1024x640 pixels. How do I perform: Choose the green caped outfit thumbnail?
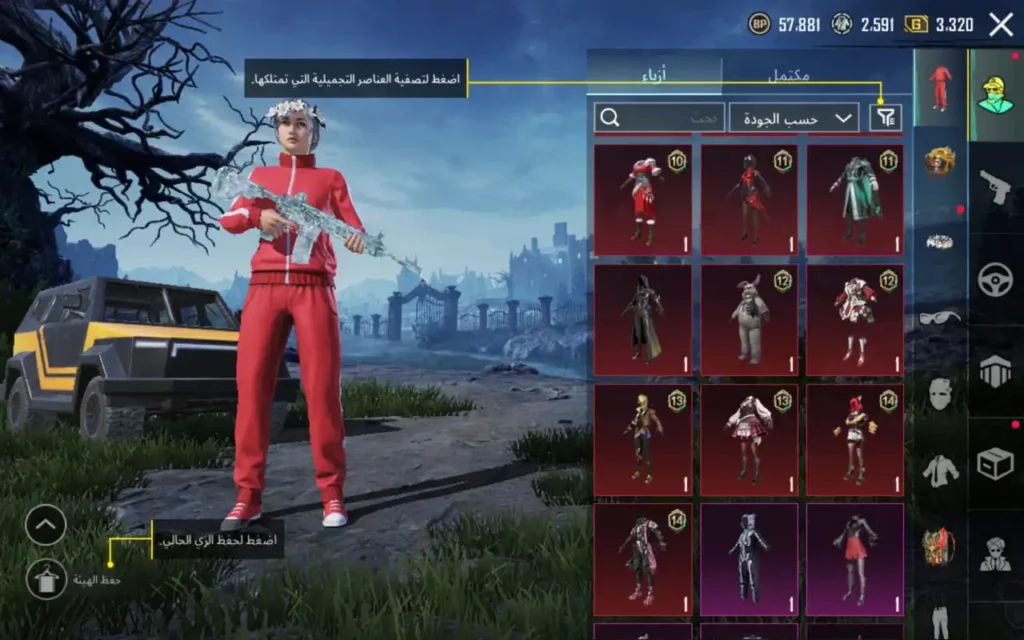pos(855,199)
